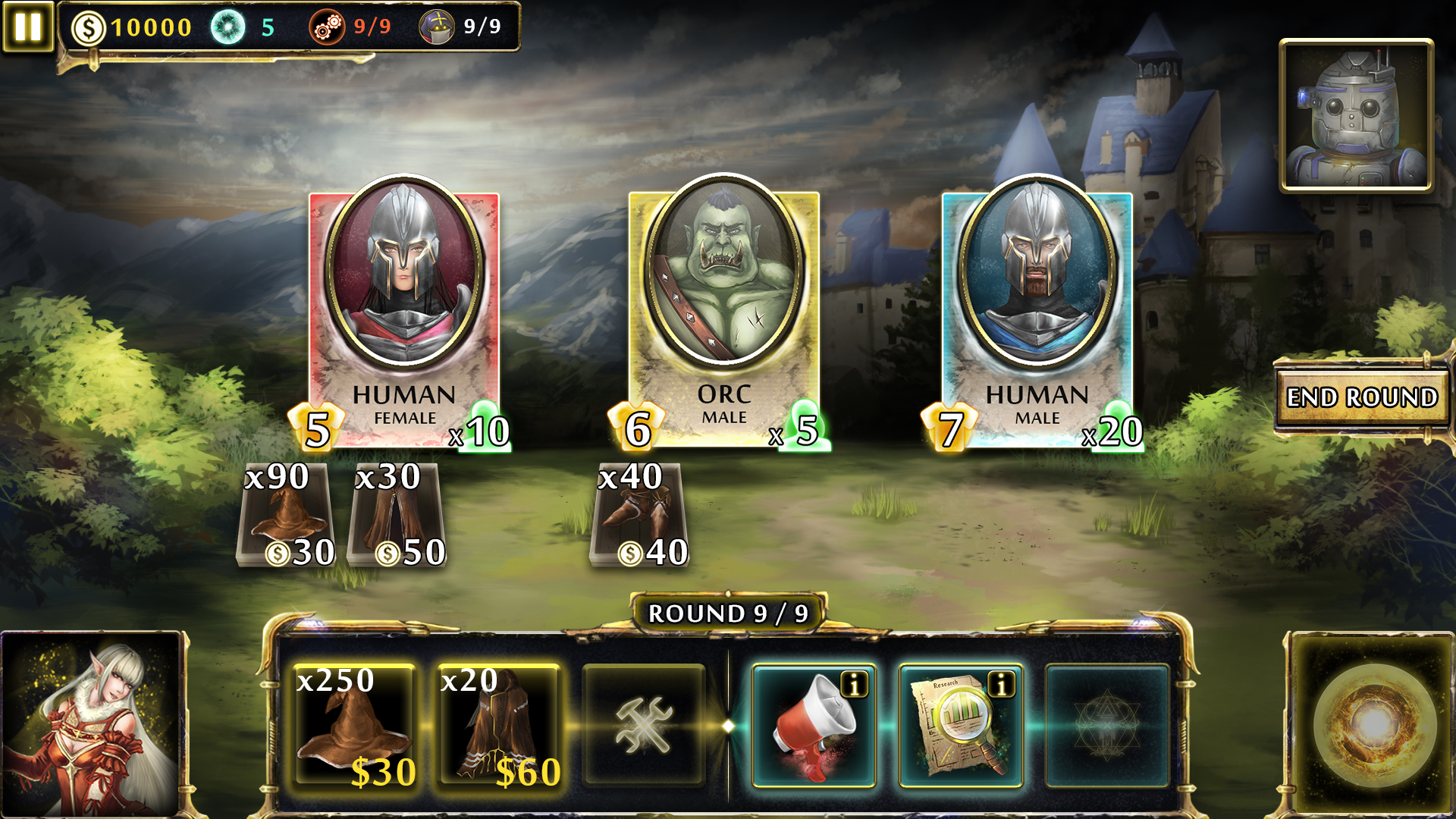End the current round

(x=1362, y=397)
